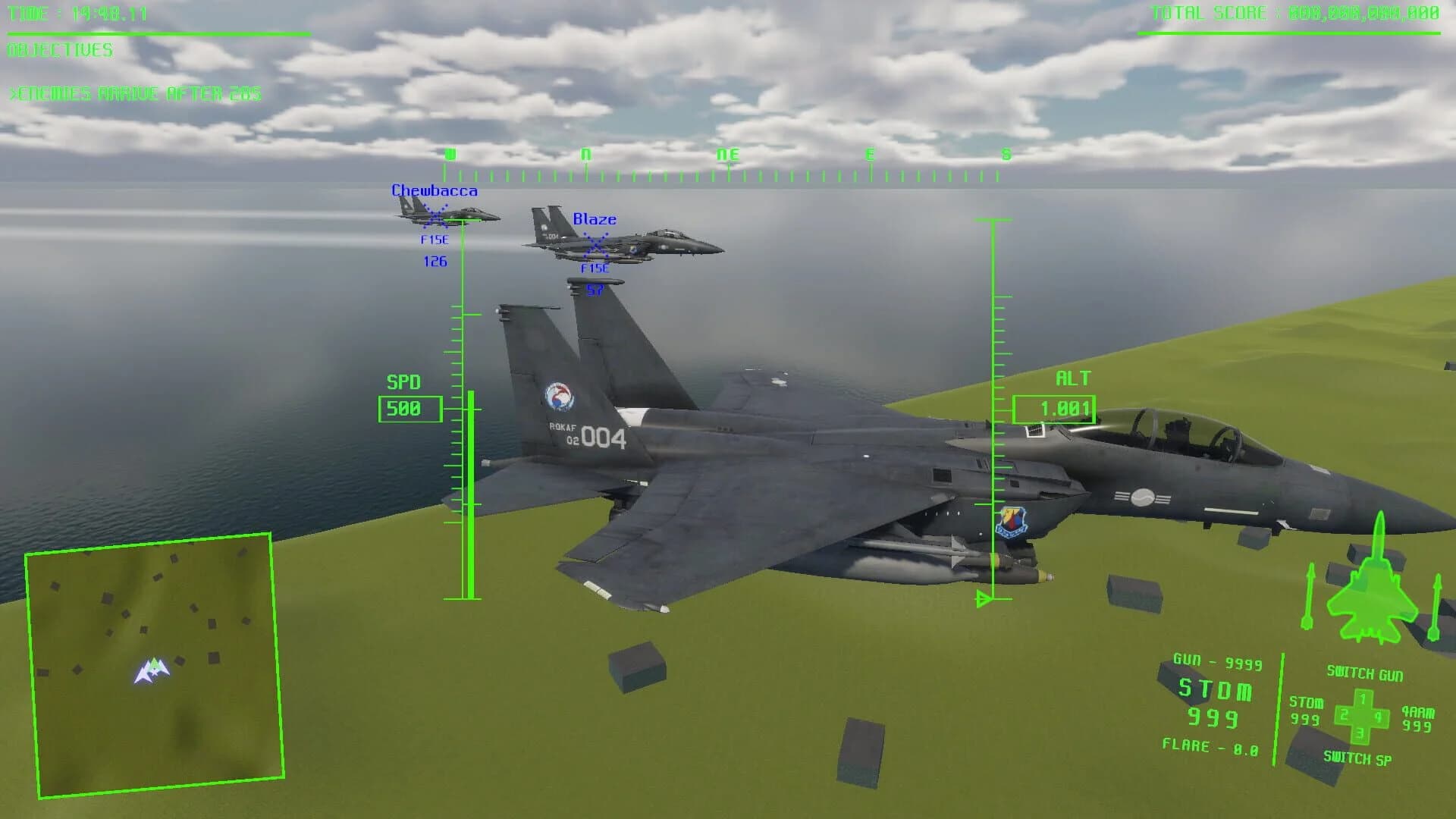Click the NE marker on the compass tape
This screenshot has height=819, width=1456.
click(x=729, y=155)
